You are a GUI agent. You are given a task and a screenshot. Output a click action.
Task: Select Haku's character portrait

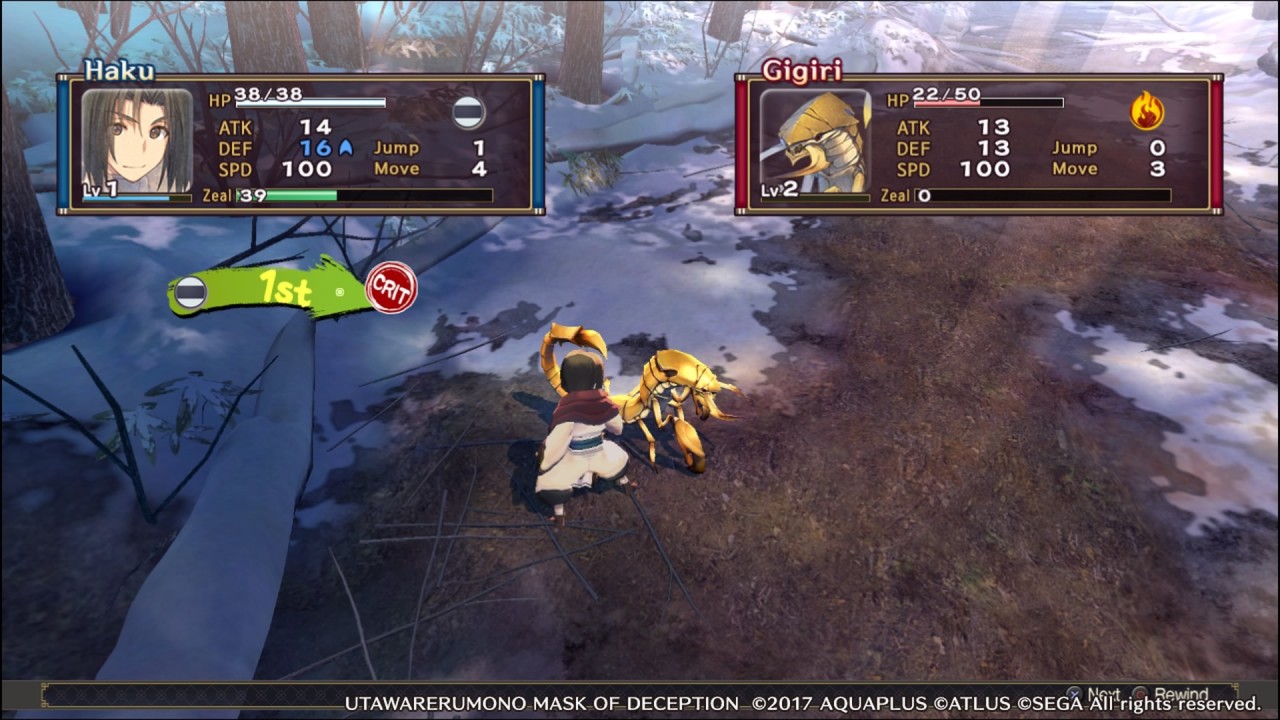pos(136,141)
